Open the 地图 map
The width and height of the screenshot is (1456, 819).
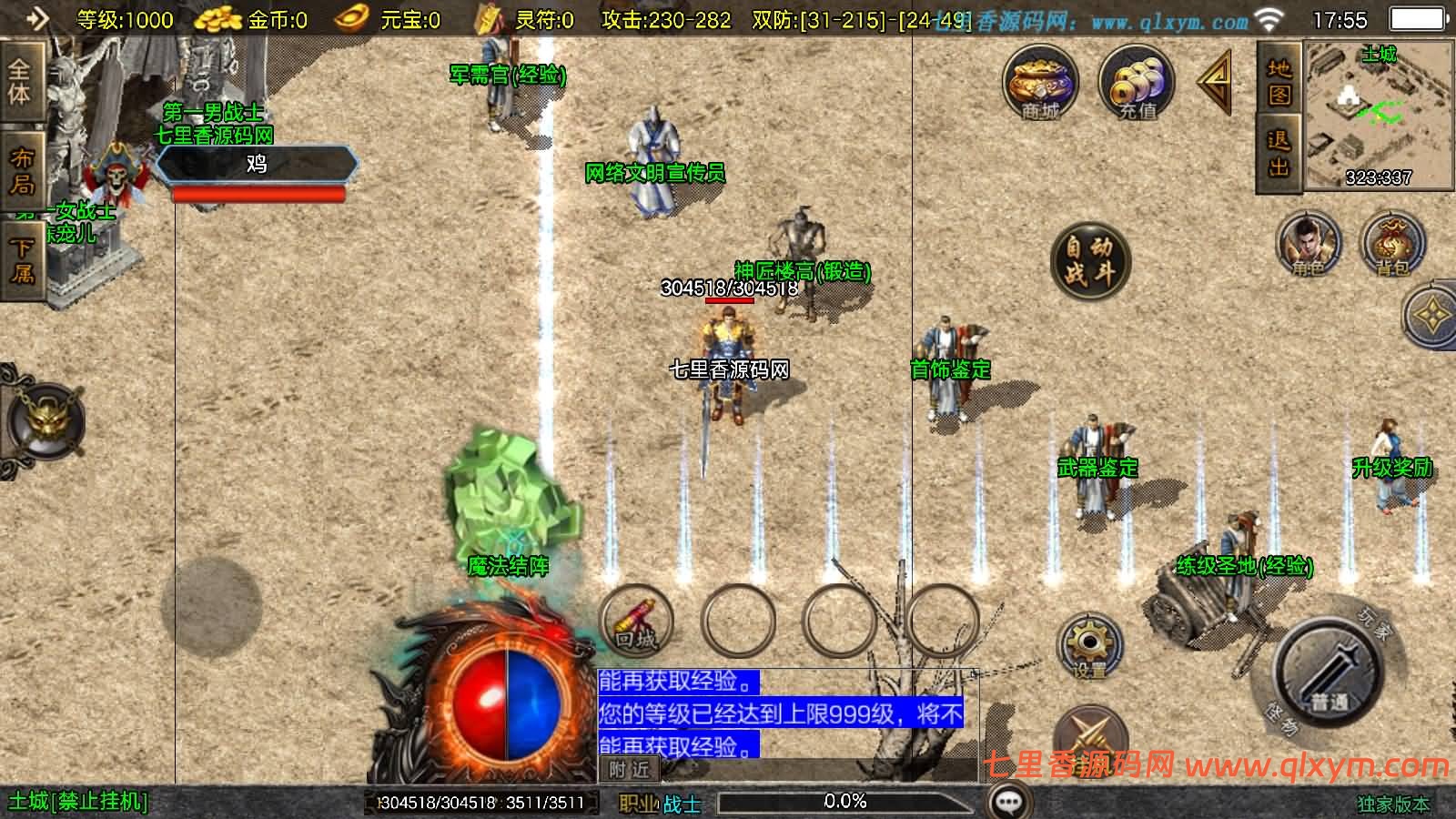coord(1279,81)
